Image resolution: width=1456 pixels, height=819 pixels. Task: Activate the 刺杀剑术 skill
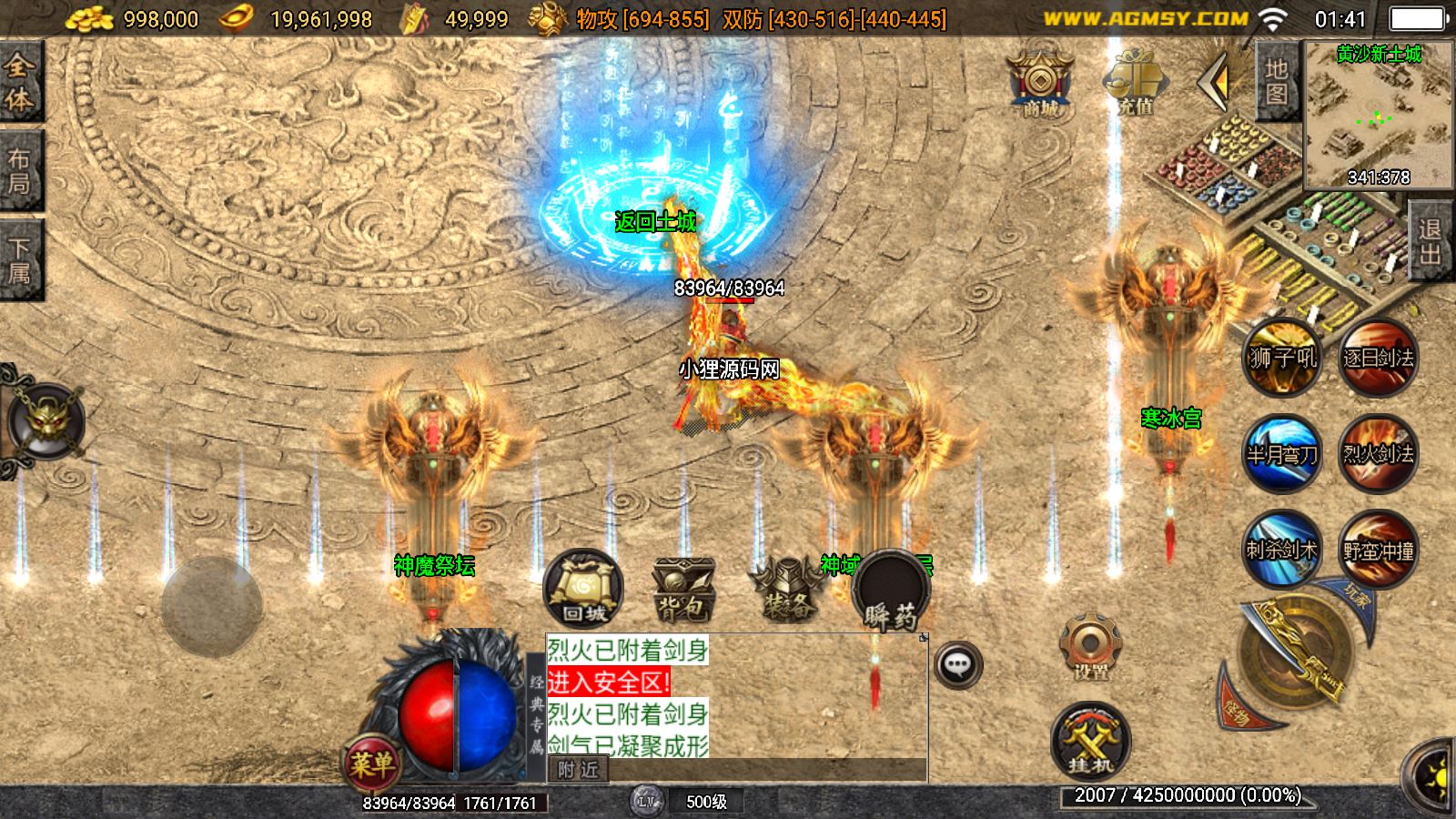point(1282,550)
